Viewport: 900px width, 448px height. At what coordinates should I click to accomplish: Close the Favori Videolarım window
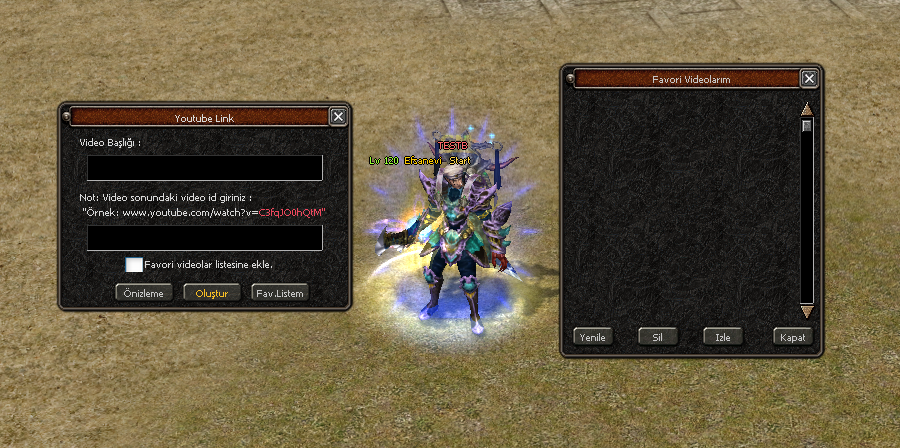pyautogui.click(x=809, y=79)
